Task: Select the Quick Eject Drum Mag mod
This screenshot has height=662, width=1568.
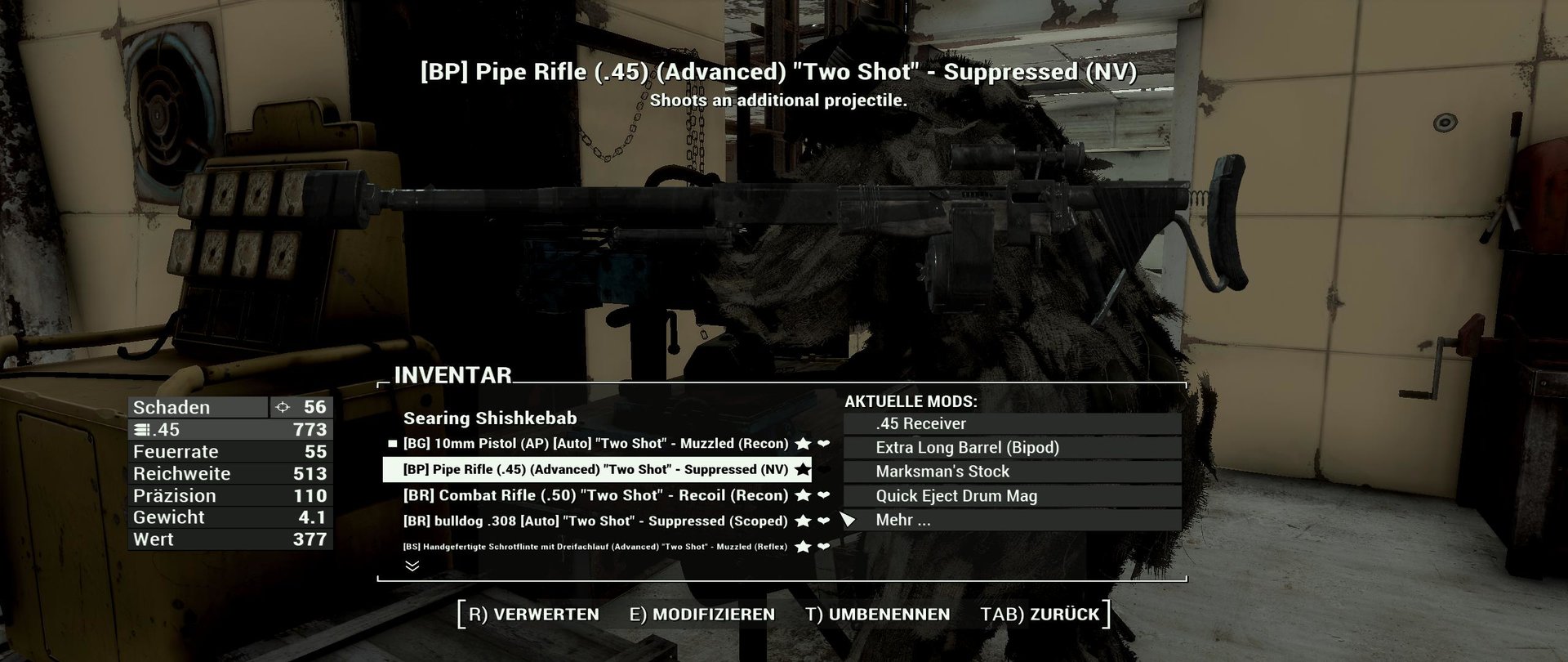Action: (1012, 496)
